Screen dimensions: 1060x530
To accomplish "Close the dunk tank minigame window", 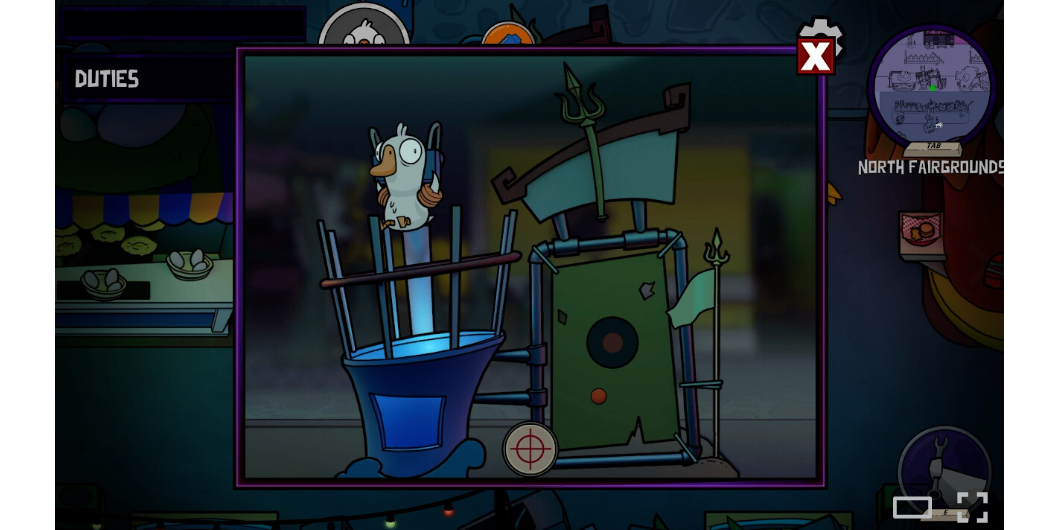I will click(x=815, y=57).
